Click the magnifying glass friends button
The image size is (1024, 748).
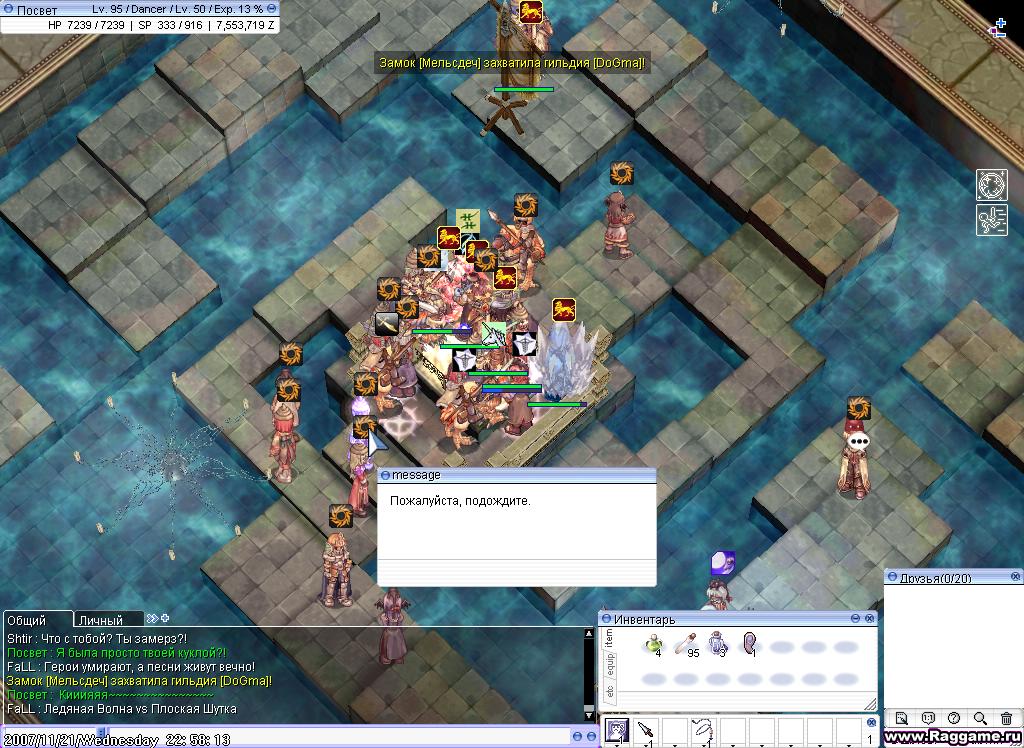pos(980,718)
